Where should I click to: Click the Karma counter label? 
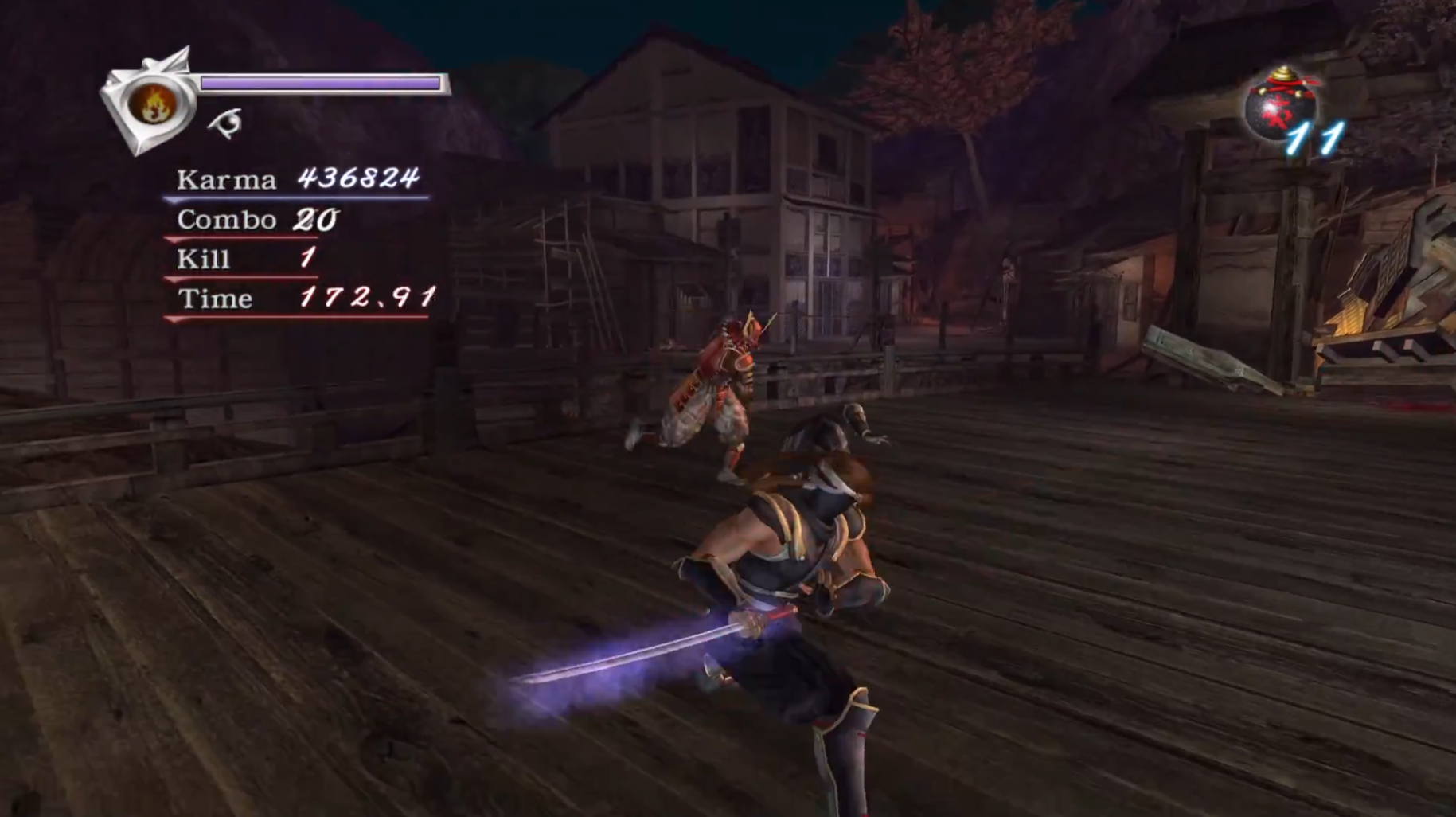click(225, 181)
